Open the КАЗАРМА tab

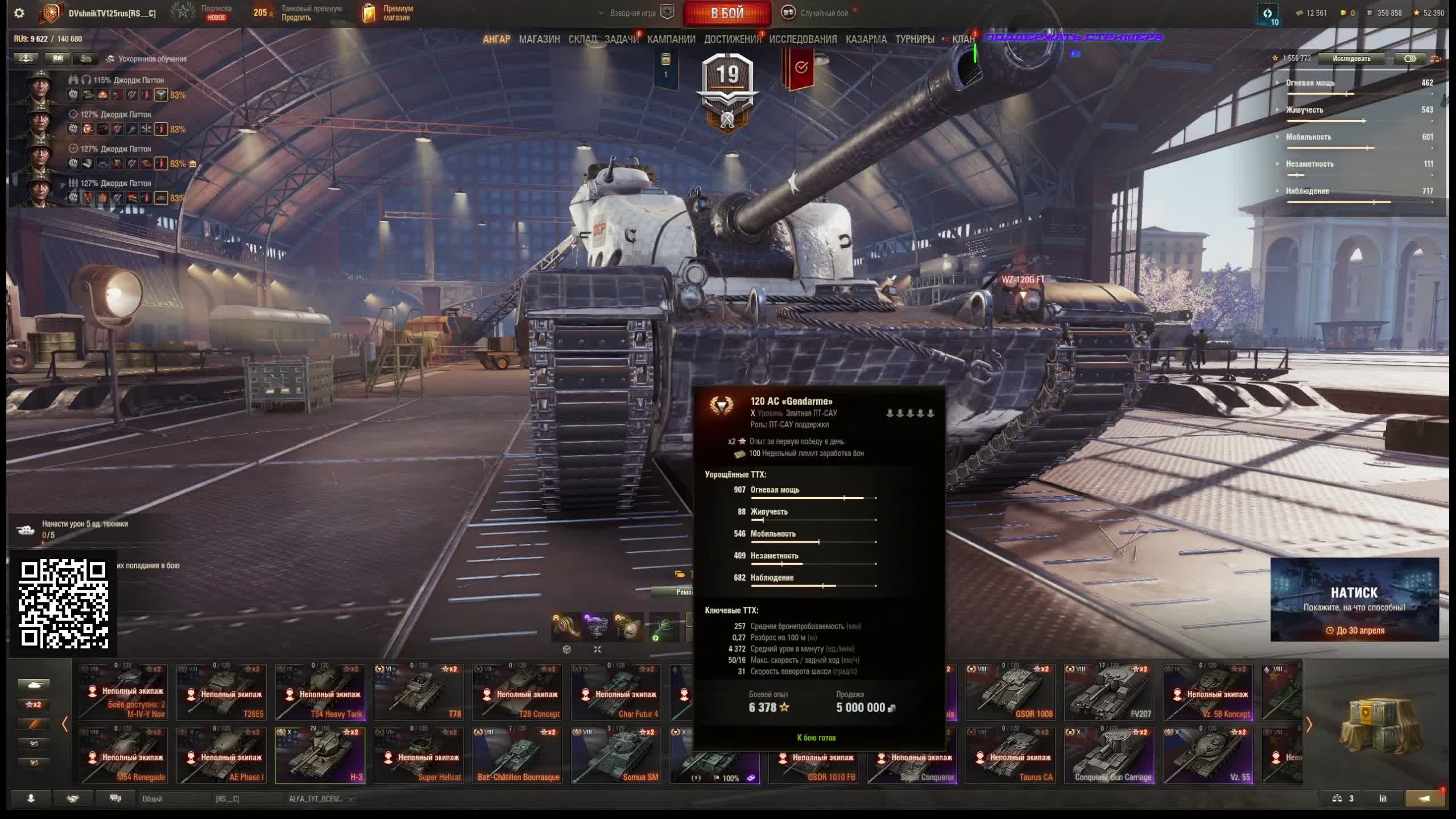click(x=866, y=39)
